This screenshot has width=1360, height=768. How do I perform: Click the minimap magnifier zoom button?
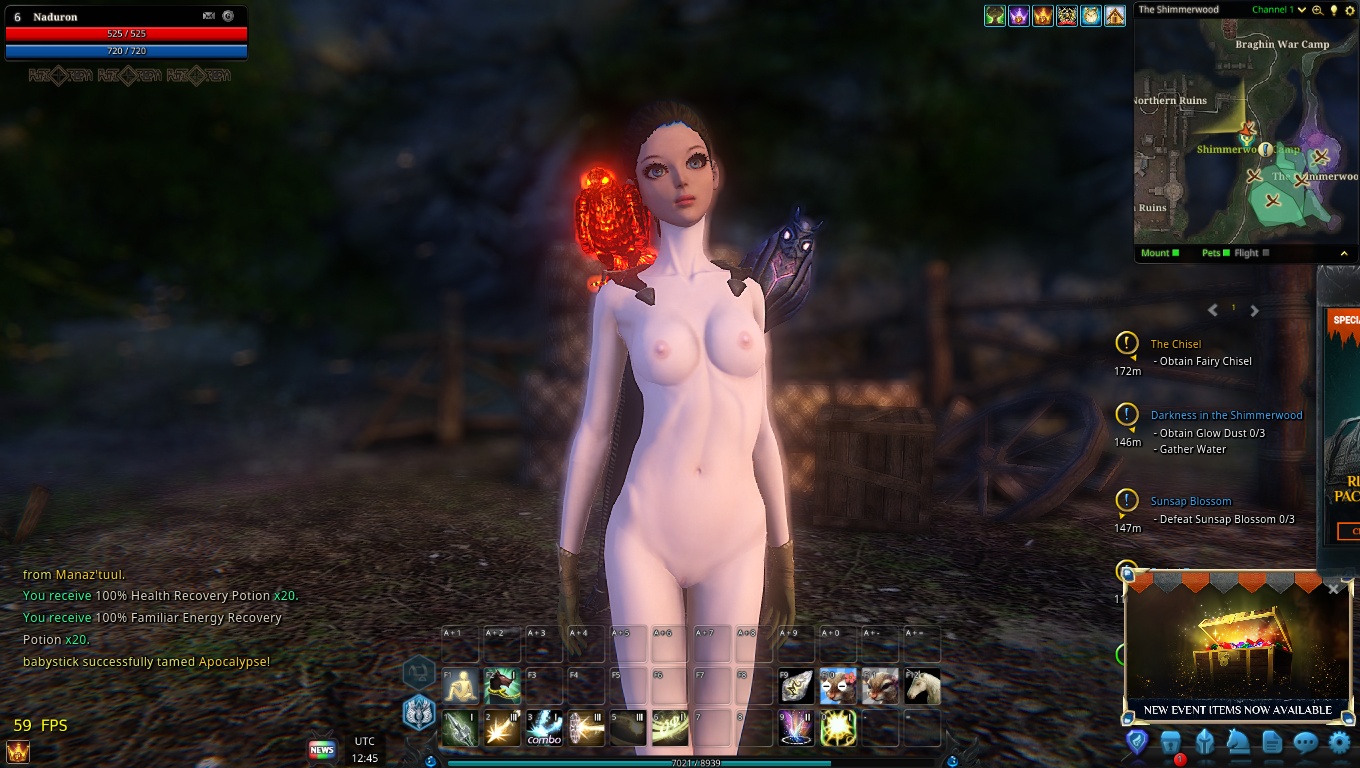1318,10
